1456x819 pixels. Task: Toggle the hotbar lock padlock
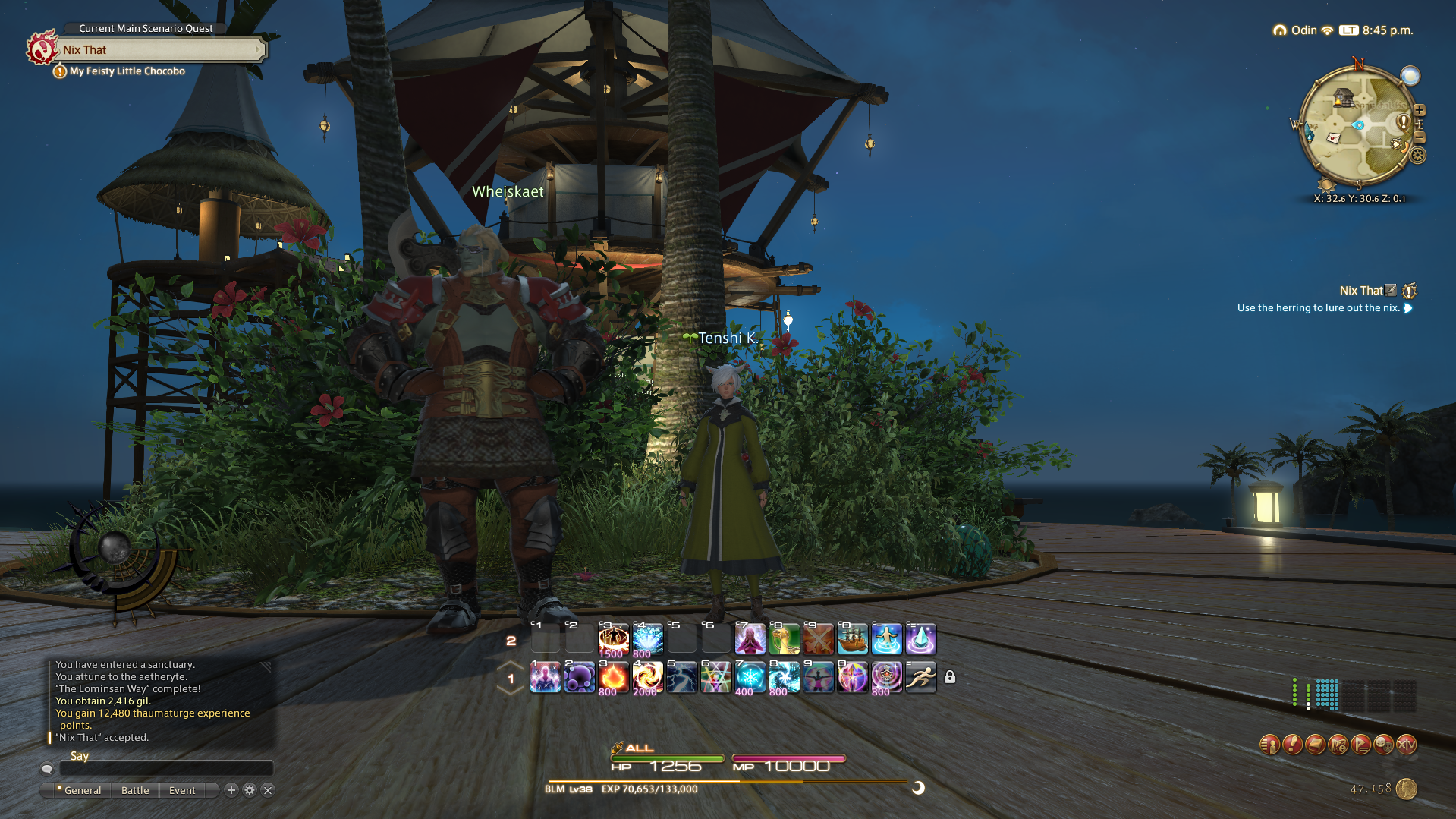pos(951,676)
